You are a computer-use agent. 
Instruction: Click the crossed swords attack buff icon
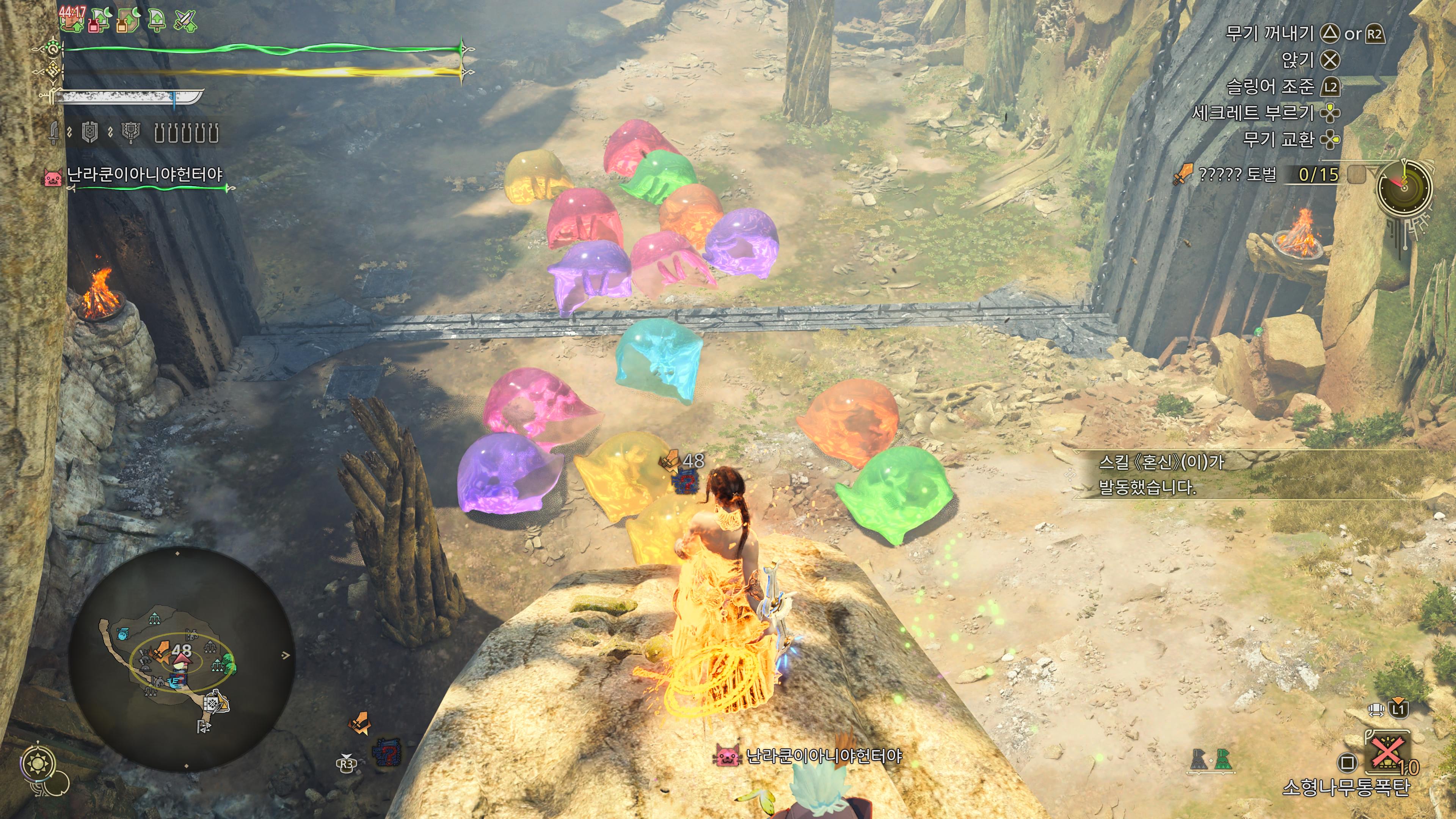(185, 22)
